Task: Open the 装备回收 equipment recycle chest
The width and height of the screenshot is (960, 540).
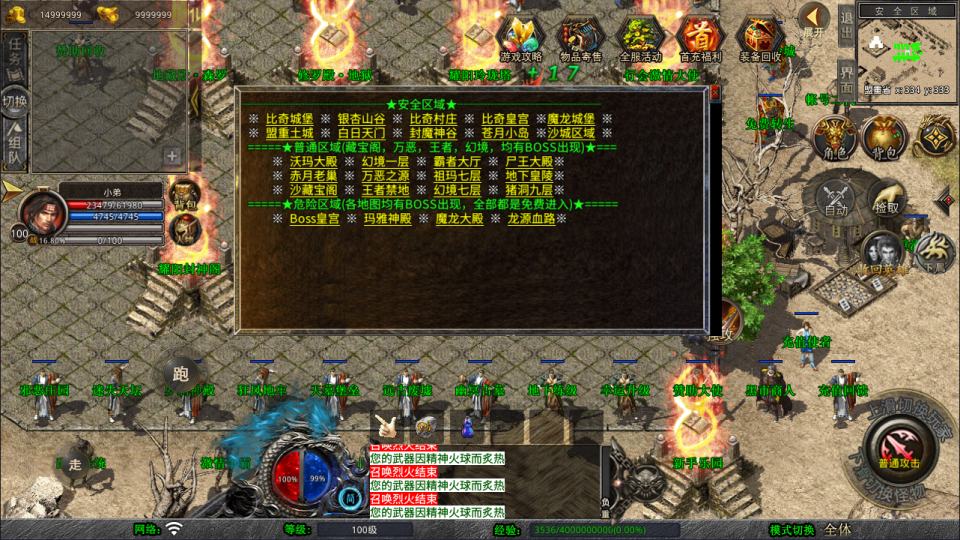Action: pyautogui.click(x=760, y=38)
